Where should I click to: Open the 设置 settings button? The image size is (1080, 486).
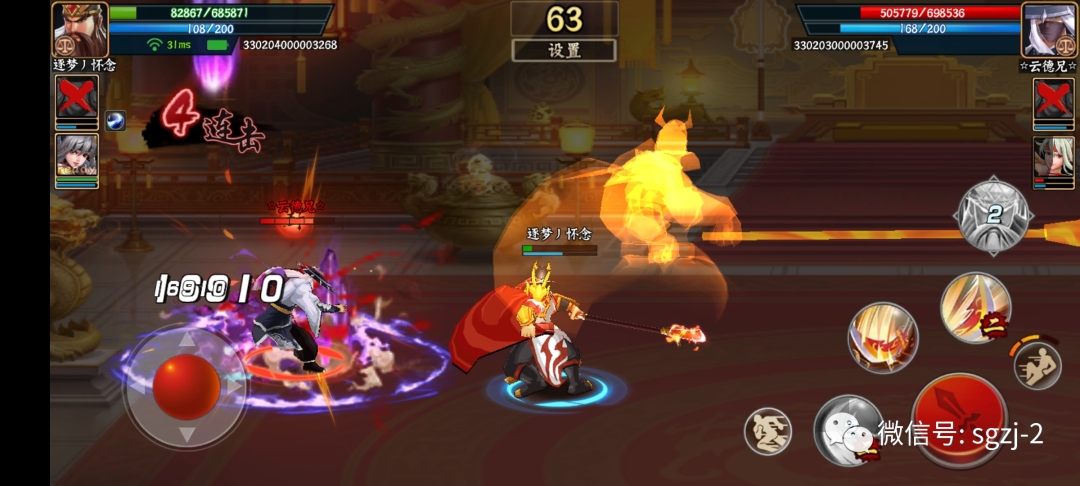564,50
